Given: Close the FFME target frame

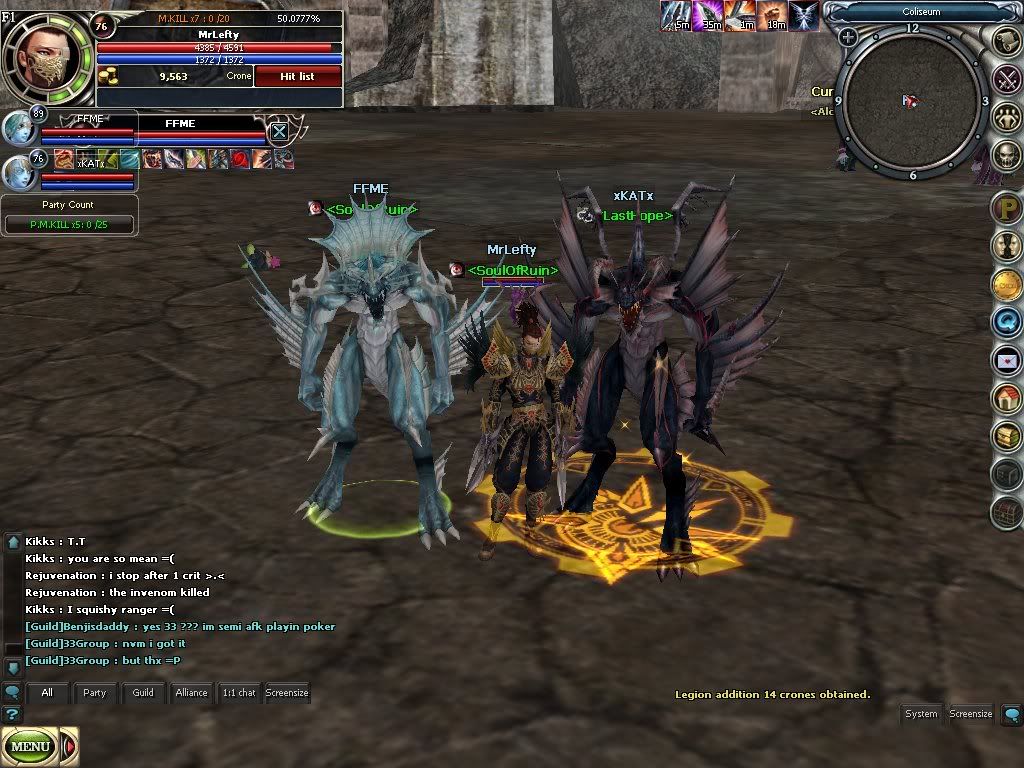Looking at the screenshot, I should click(x=280, y=131).
